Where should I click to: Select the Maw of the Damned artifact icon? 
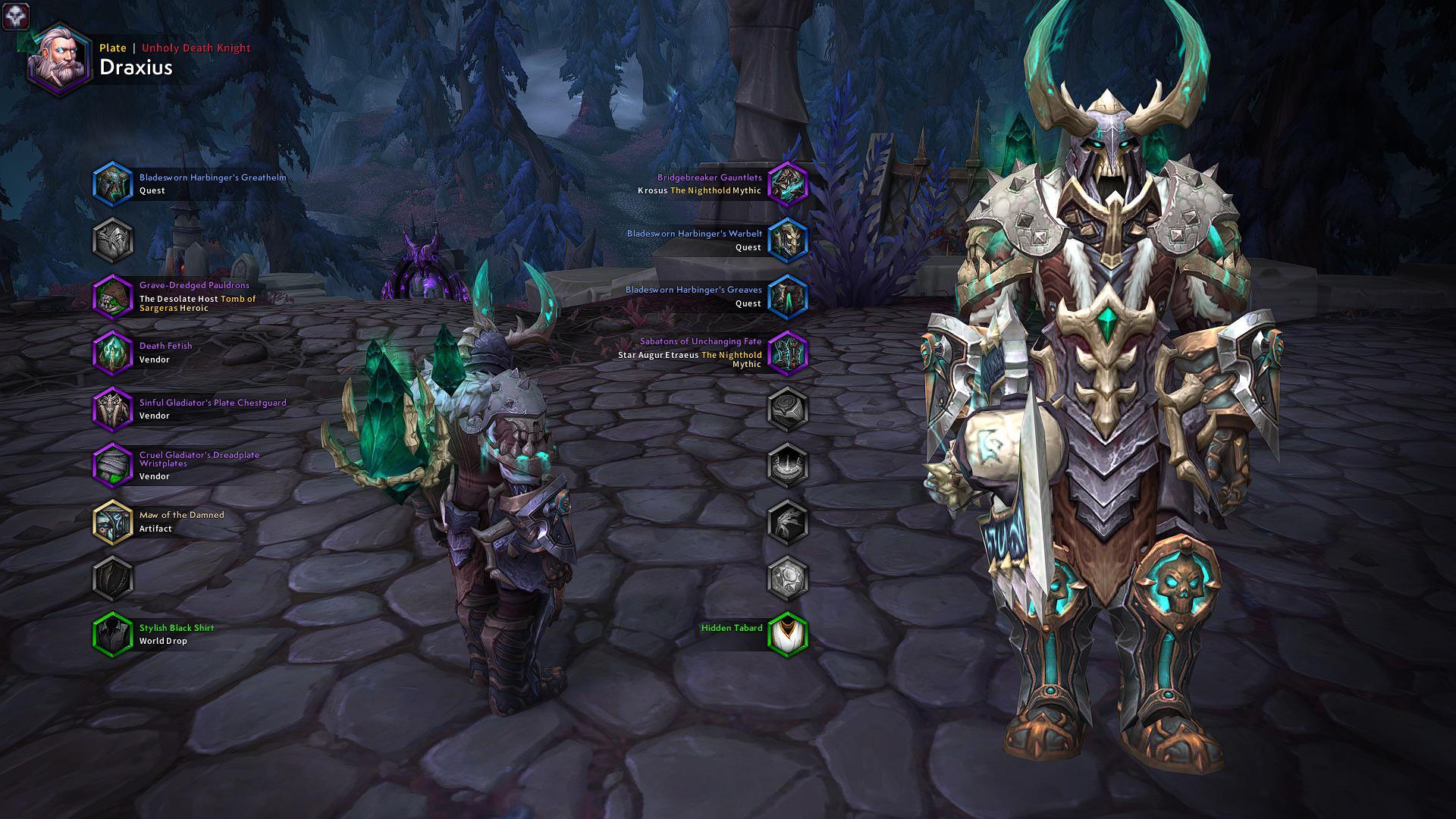(x=114, y=522)
